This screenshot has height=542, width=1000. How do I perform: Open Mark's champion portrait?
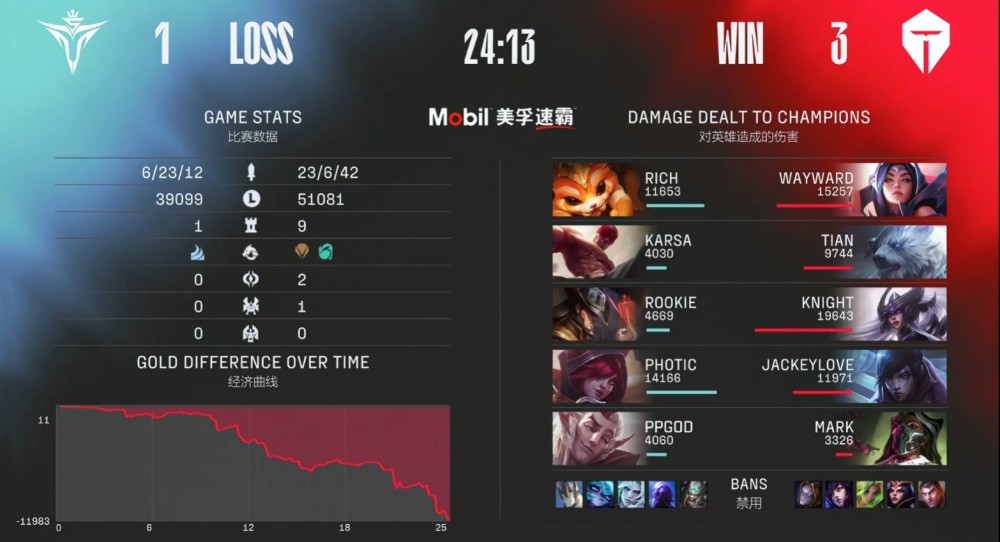902,438
